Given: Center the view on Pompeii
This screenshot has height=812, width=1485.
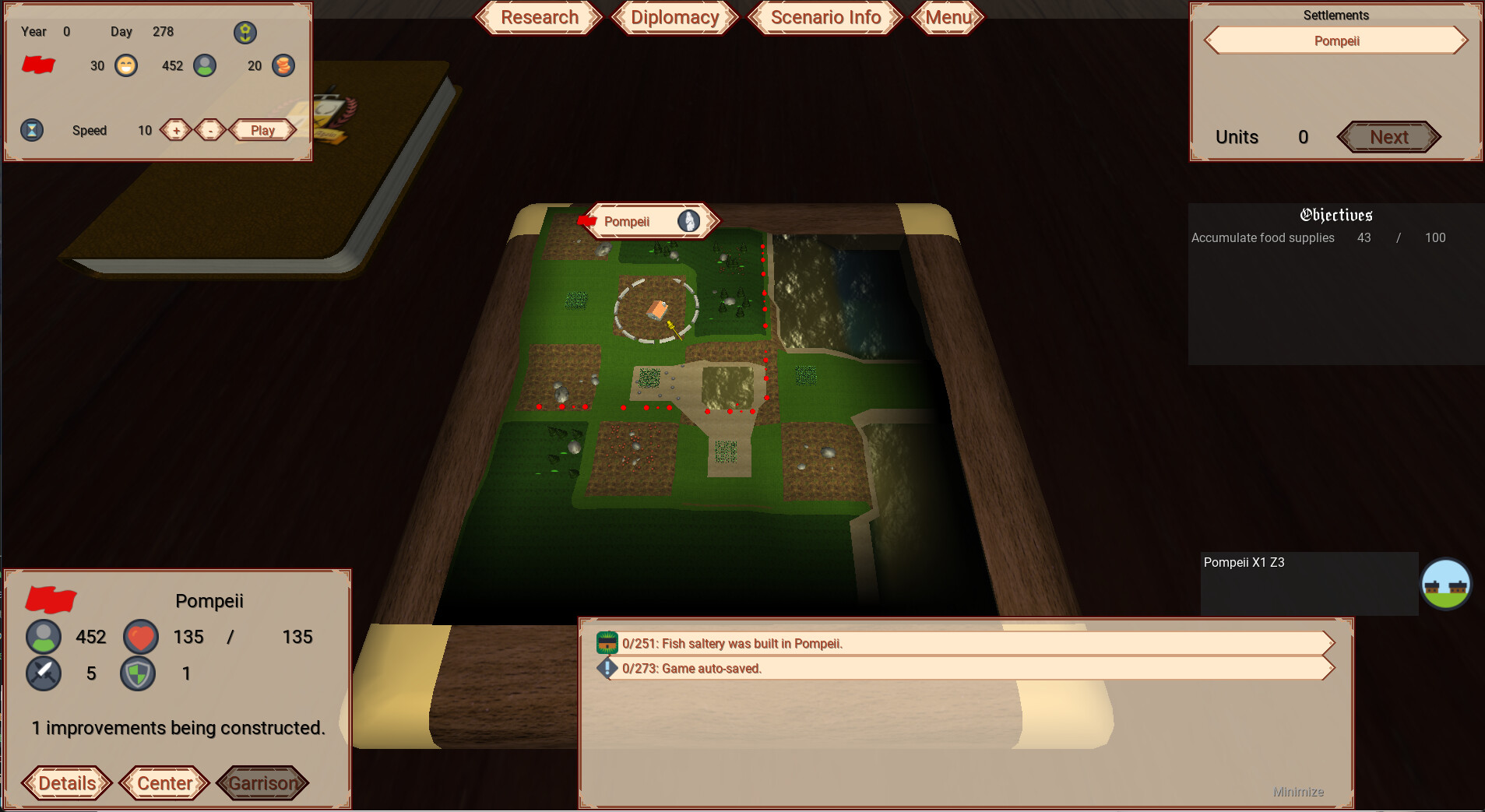Looking at the screenshot, I should 164,782.
